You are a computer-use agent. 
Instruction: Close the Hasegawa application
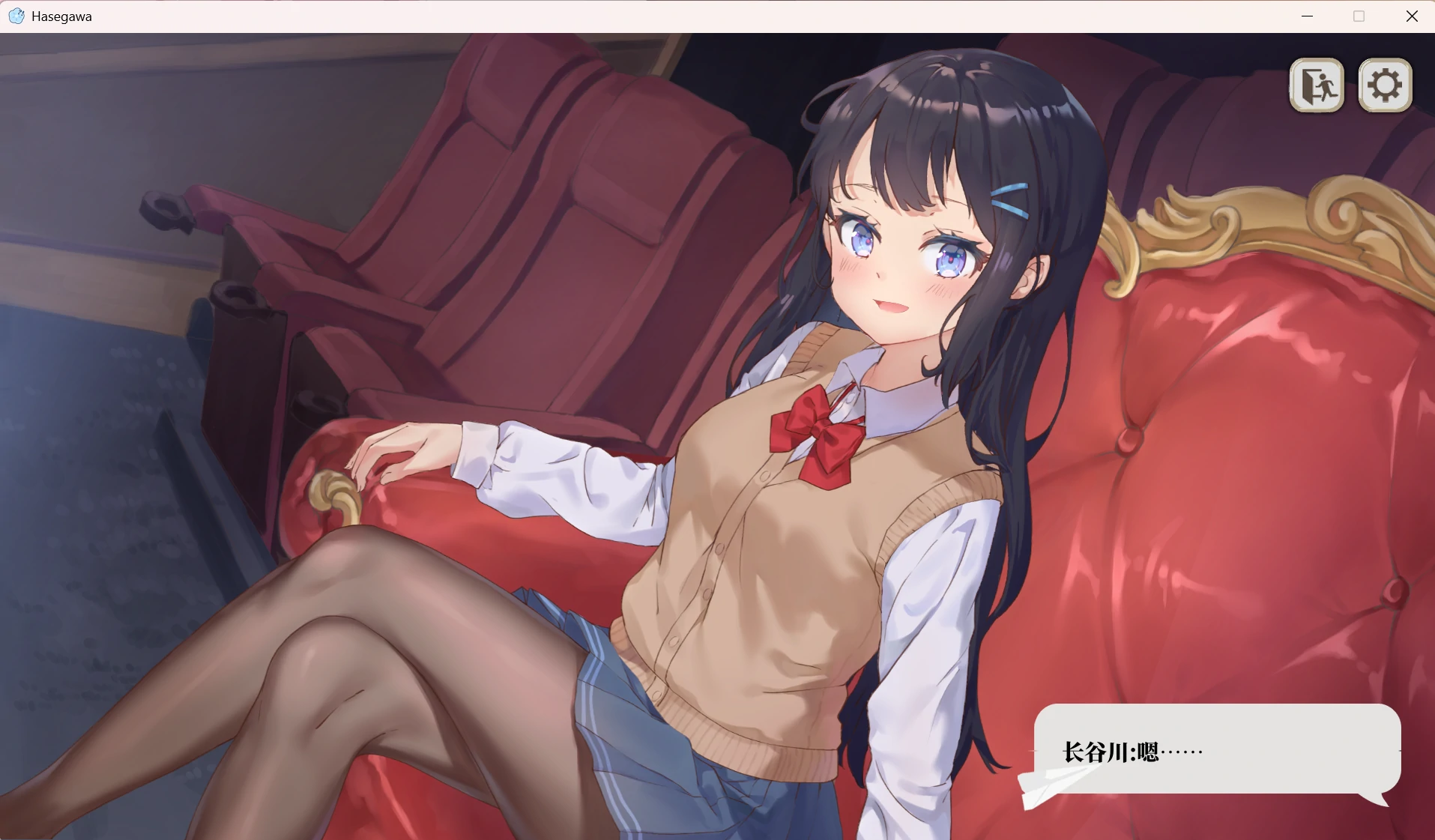click(1413, 16)
